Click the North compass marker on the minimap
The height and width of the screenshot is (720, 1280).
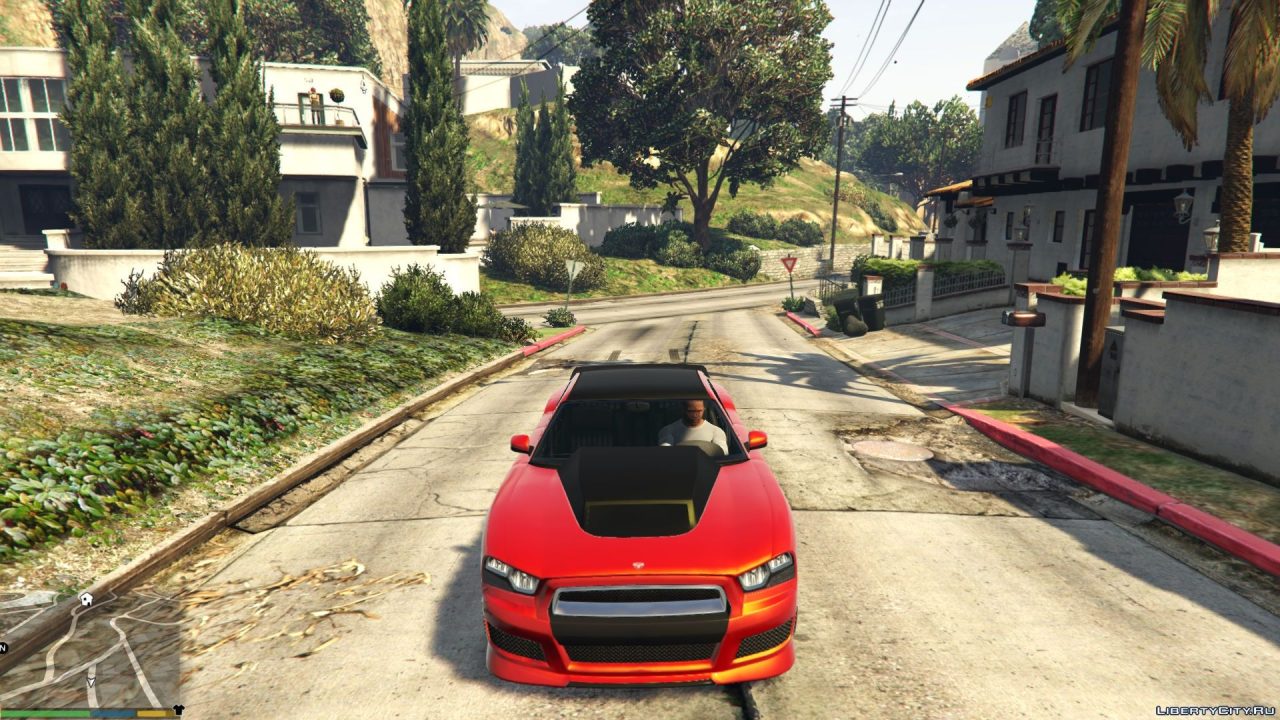coord(3,646)
